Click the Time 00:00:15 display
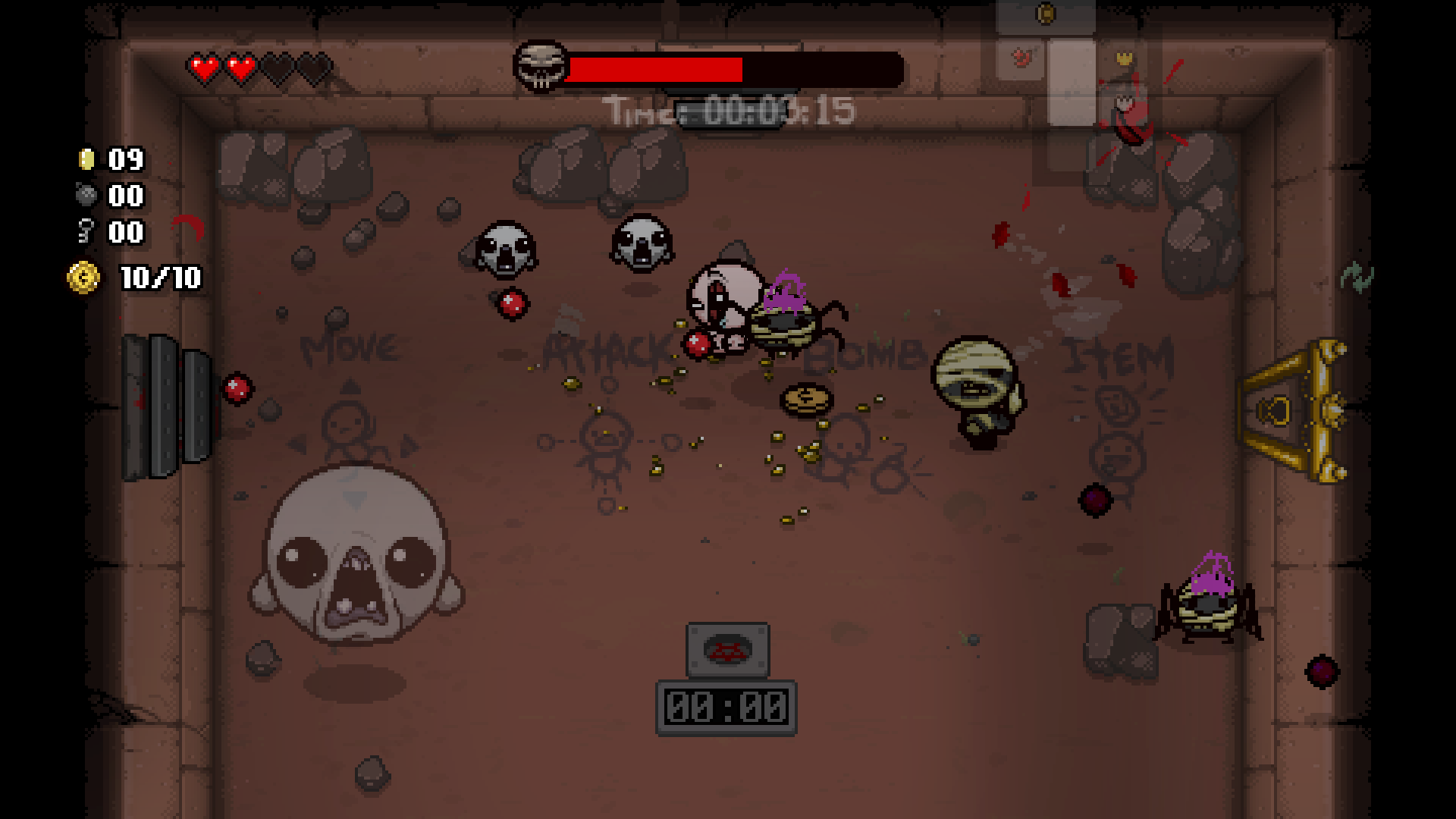This screenshot has width=1456, height=819. pyautogui.click(x=728, y=111)
